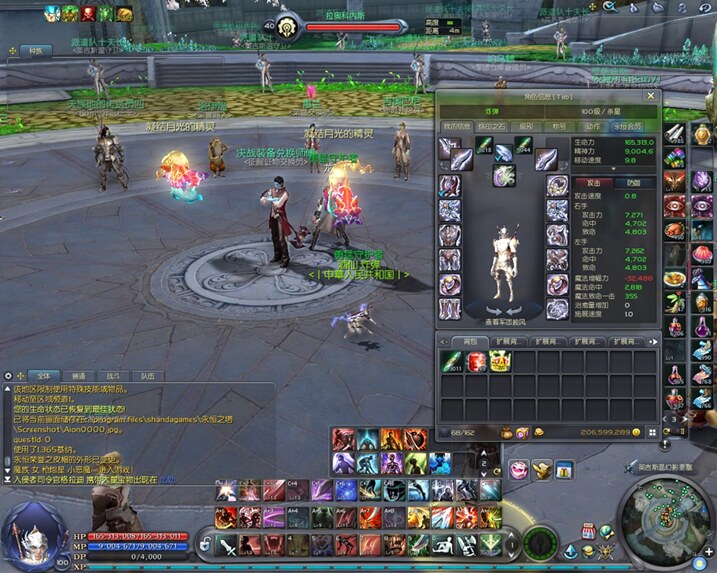This screenshot has width=717, height=573.
Task: Select the 普通 chat tab
Action: click(x=78, y=374)
